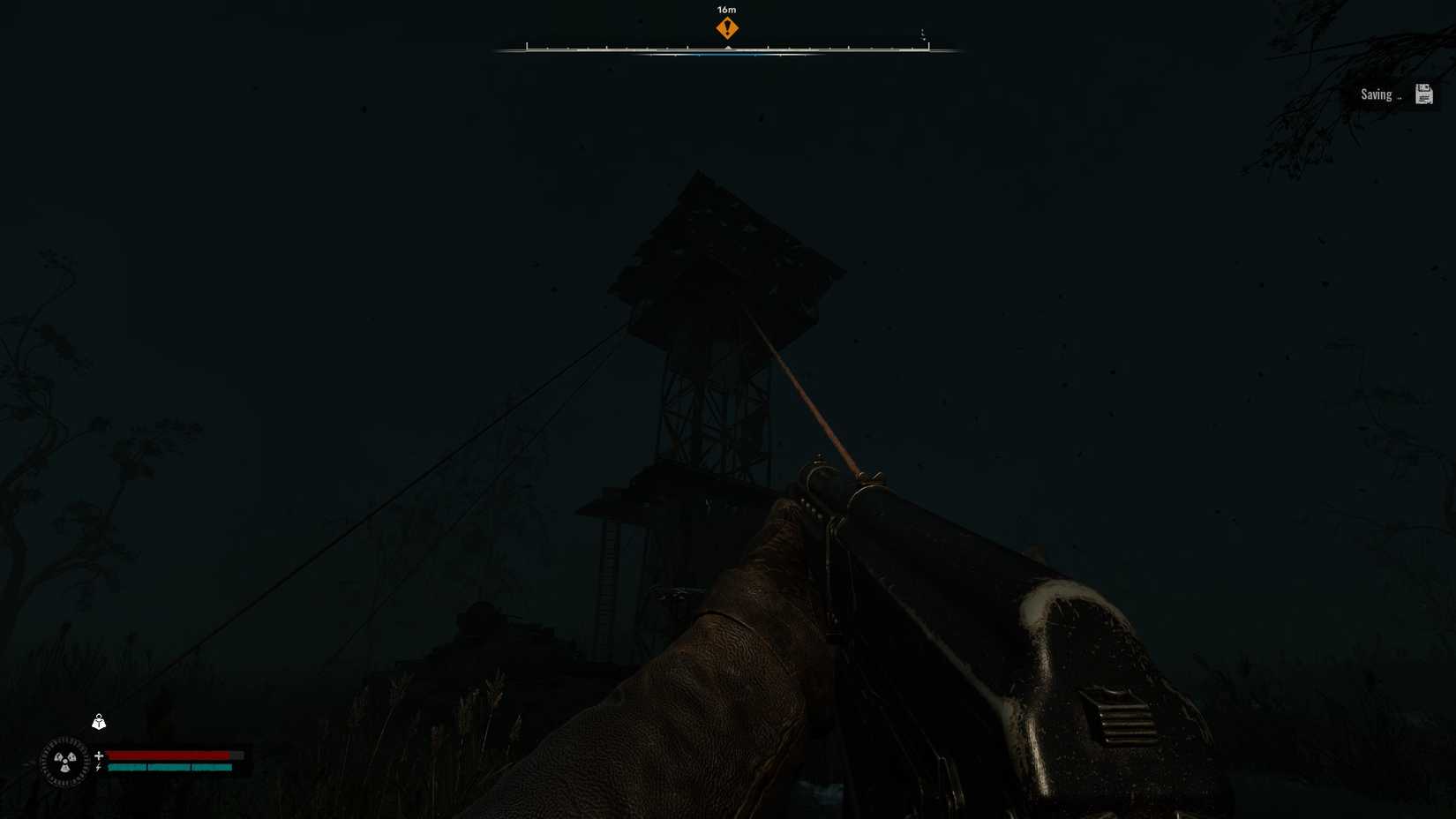Click the stamina lightning bolt icon
The image size is (1456, 819).
coord(98,766)
